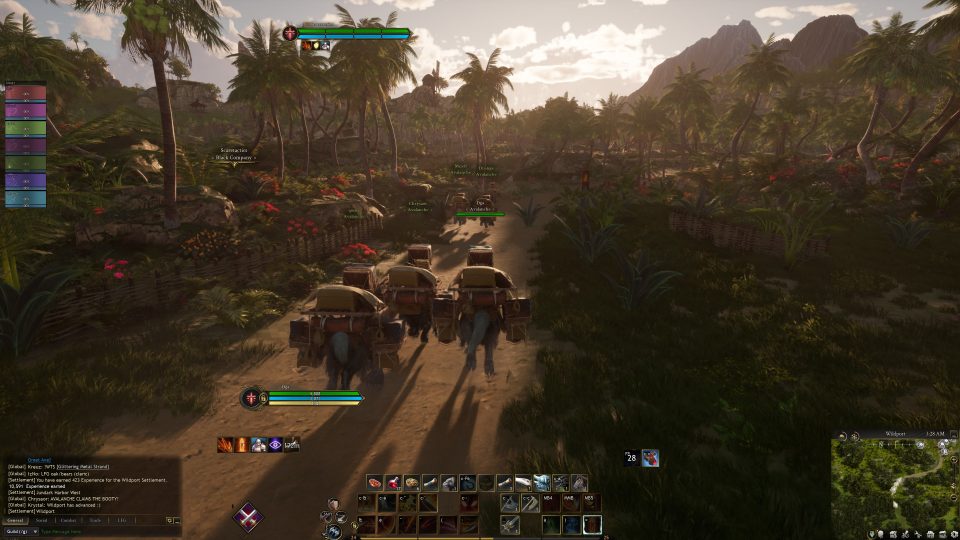This screenshot has height=540, width=960.
Task: Use the raw meat hotbar item
Action: (x=375, y=483)
